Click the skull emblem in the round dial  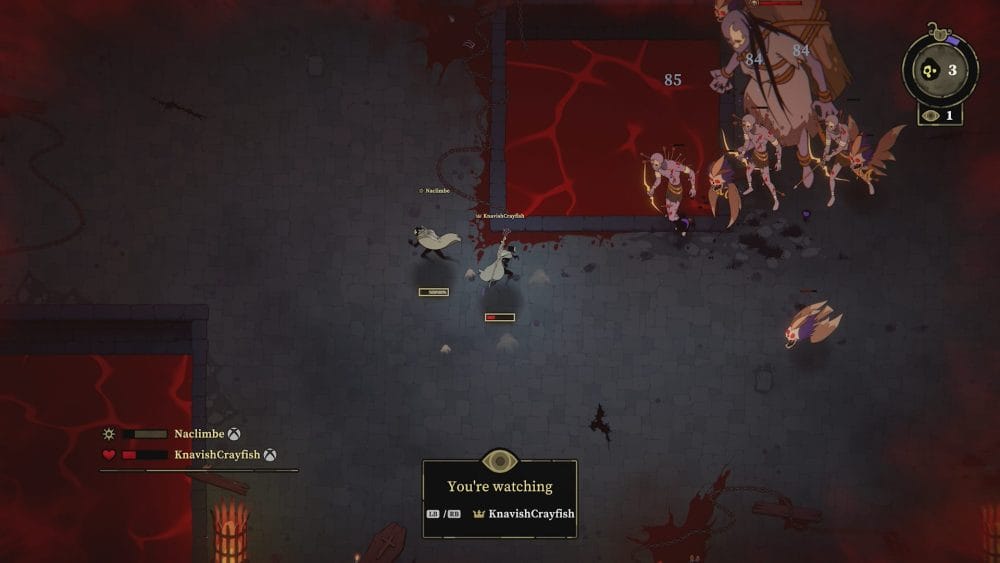pos(929,71)
